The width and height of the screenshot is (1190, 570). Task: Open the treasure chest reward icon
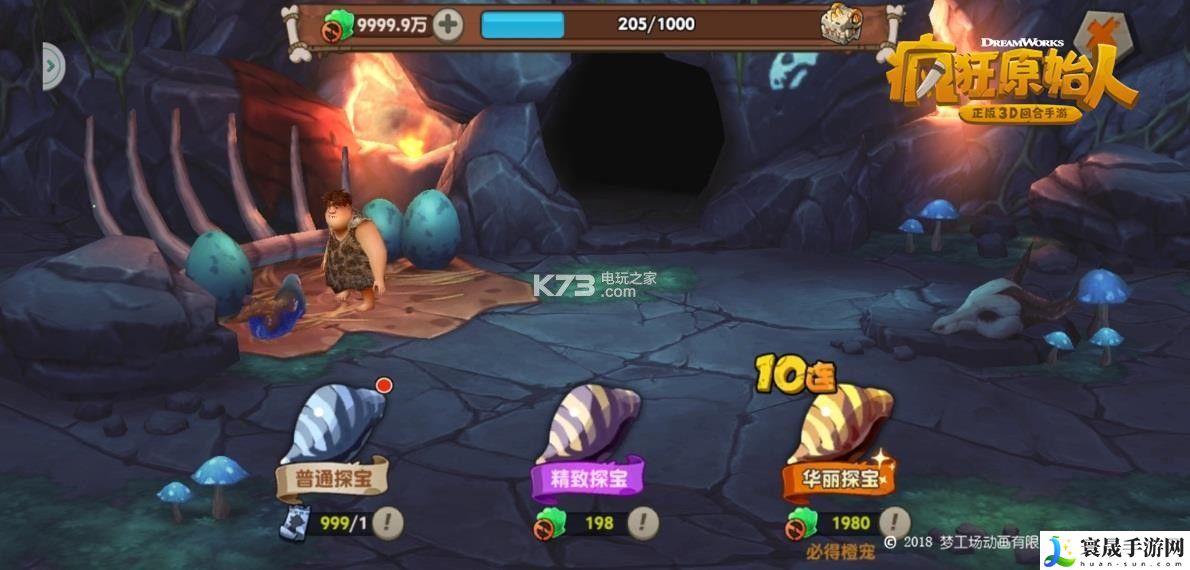pyautogui.click(x=840, y=24)
